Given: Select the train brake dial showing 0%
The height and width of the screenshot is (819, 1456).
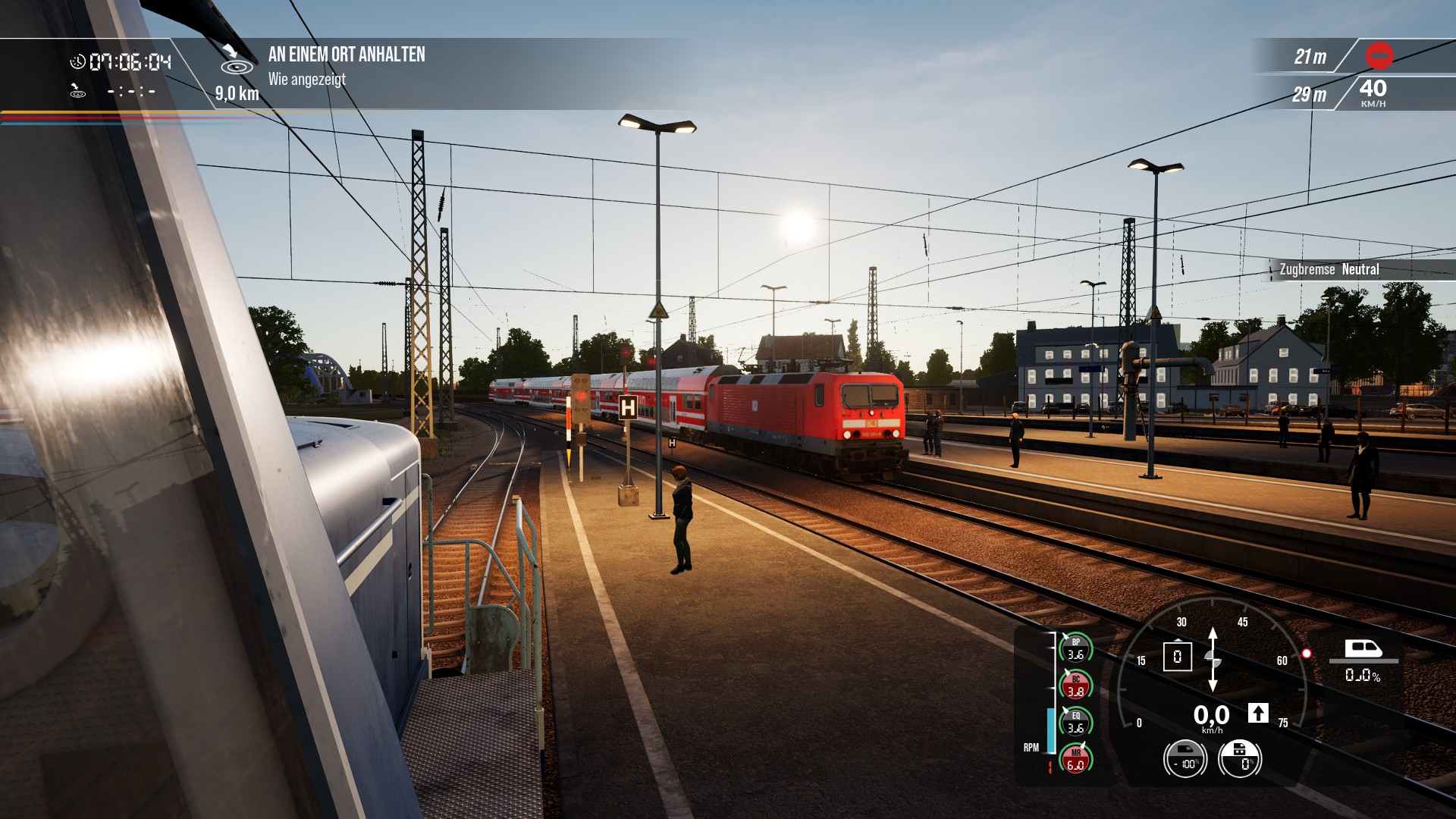Looking at the screenshot, I should pos(1240,758).
